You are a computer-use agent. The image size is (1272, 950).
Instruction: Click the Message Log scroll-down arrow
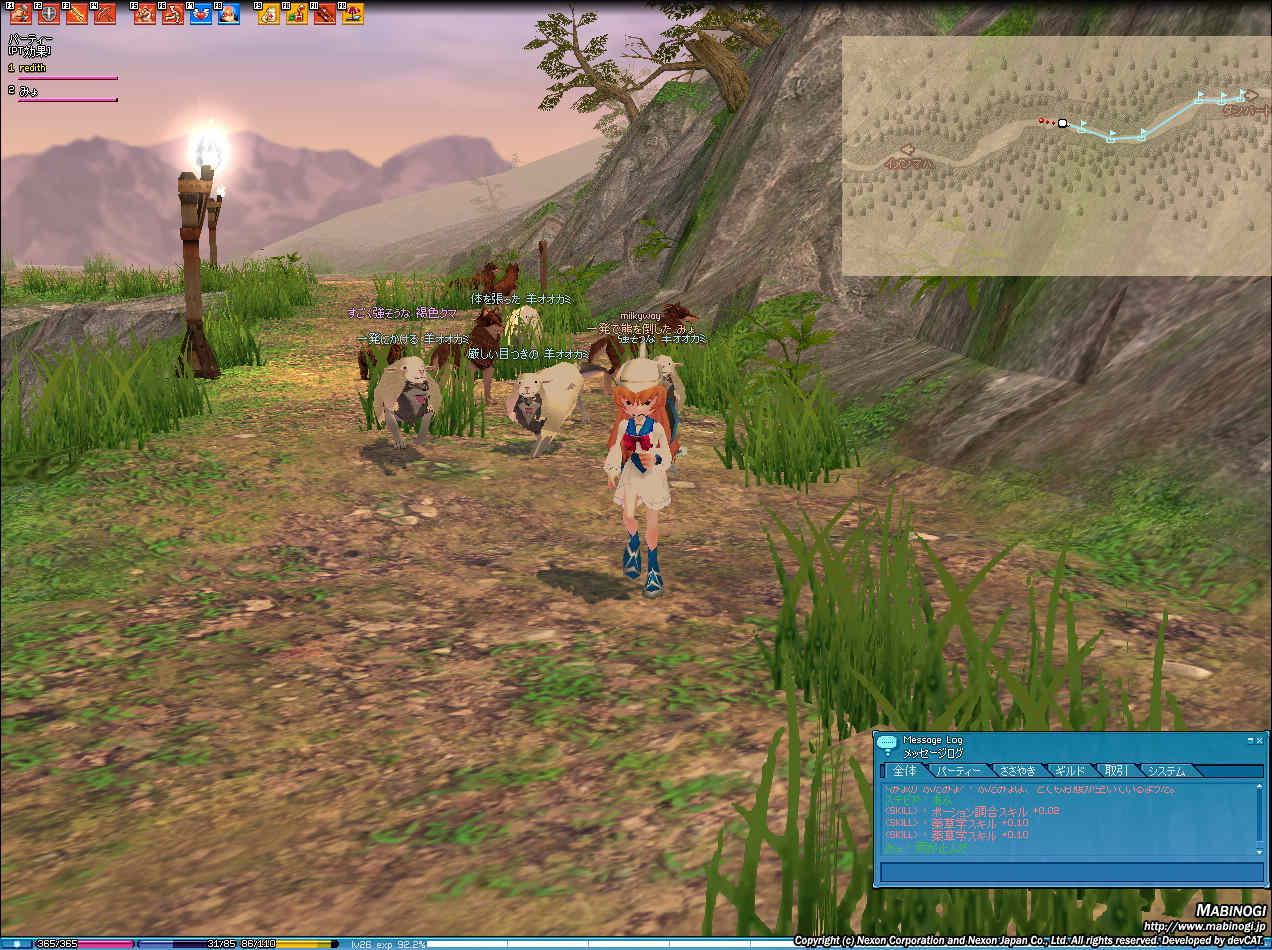point(1260,851)
